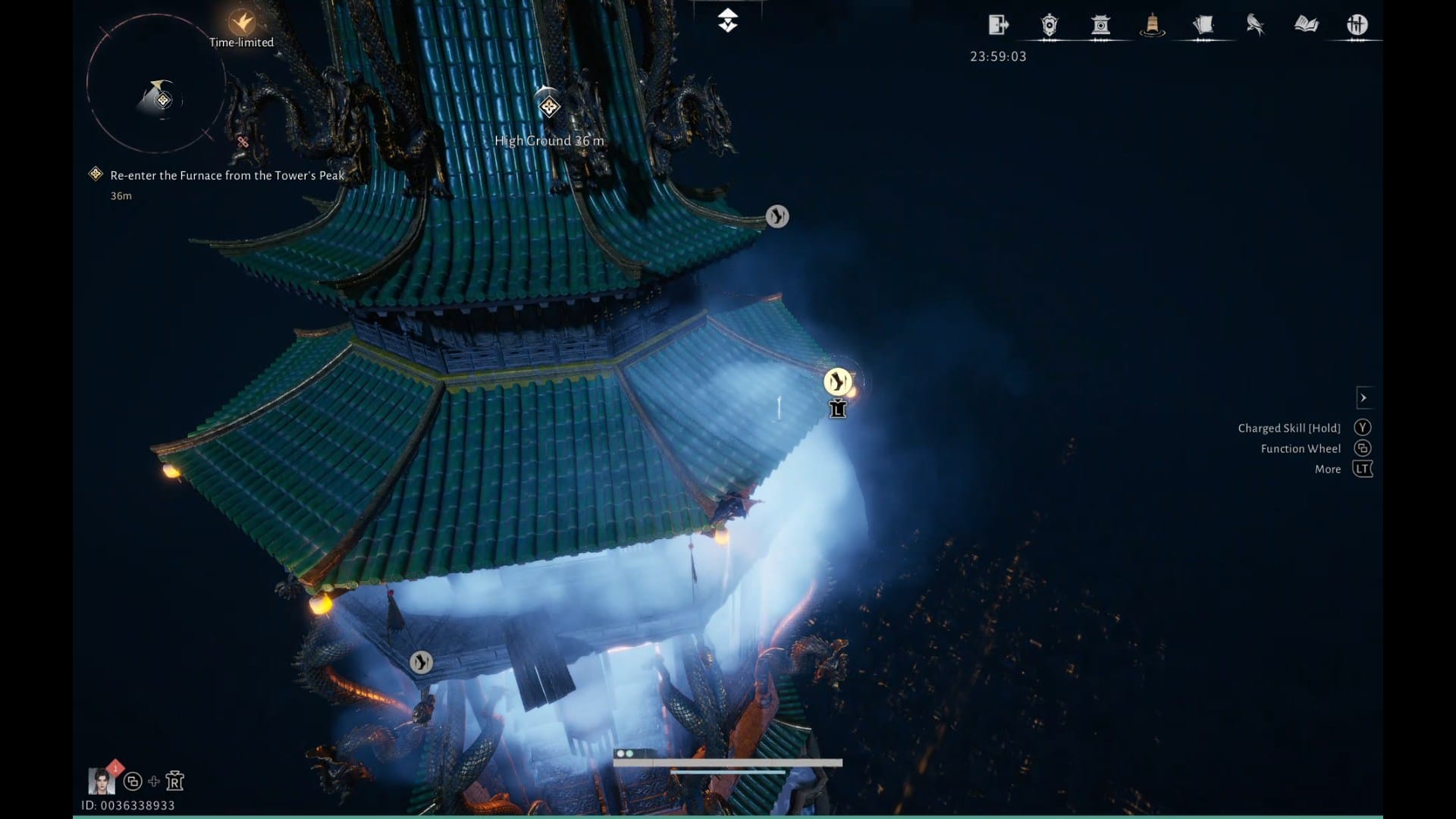This screenshot has height=819, width=1456.
Task: Click the High Ground waypoint marker
Action: [549, 107]
